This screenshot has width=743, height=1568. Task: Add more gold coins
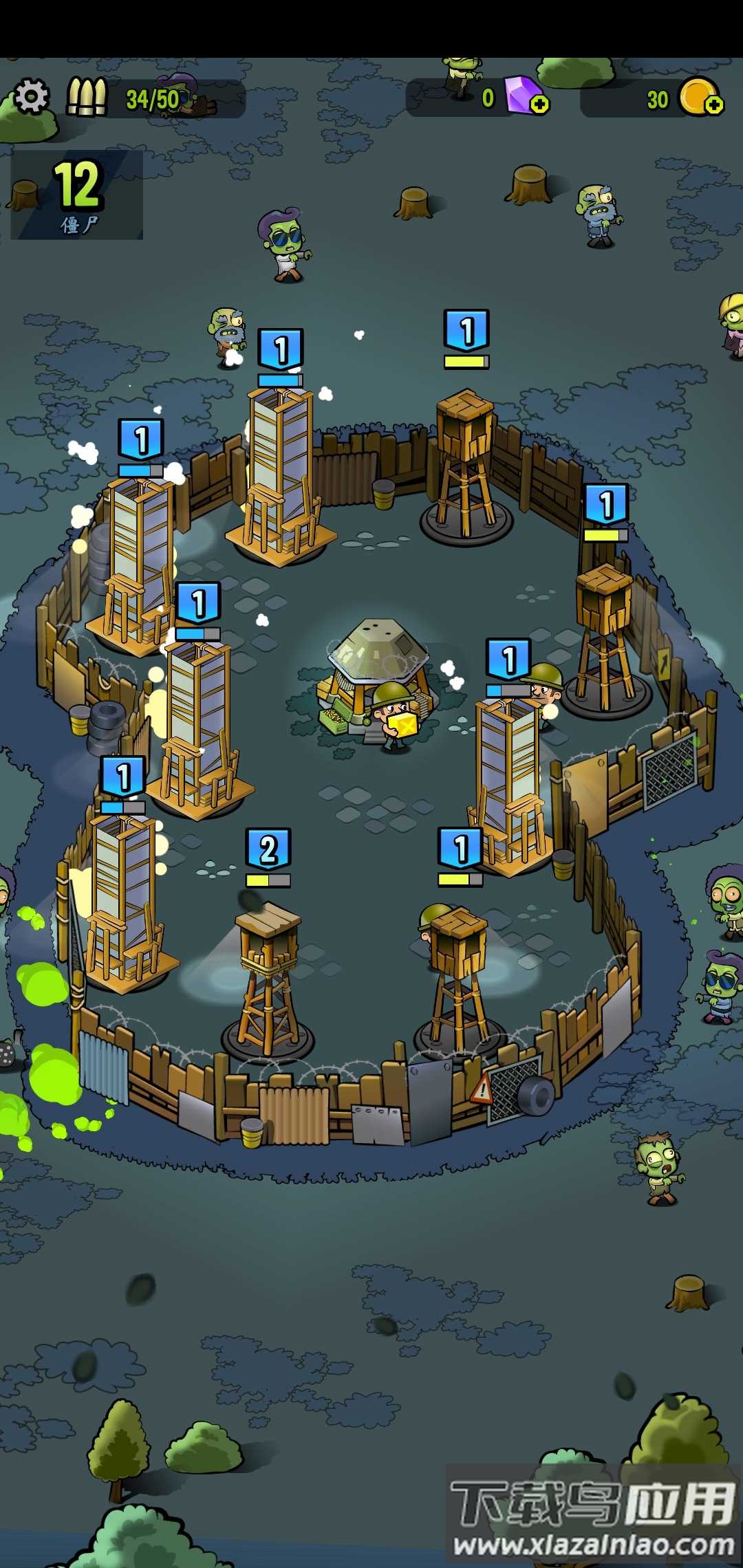click(x=714, y=105)
